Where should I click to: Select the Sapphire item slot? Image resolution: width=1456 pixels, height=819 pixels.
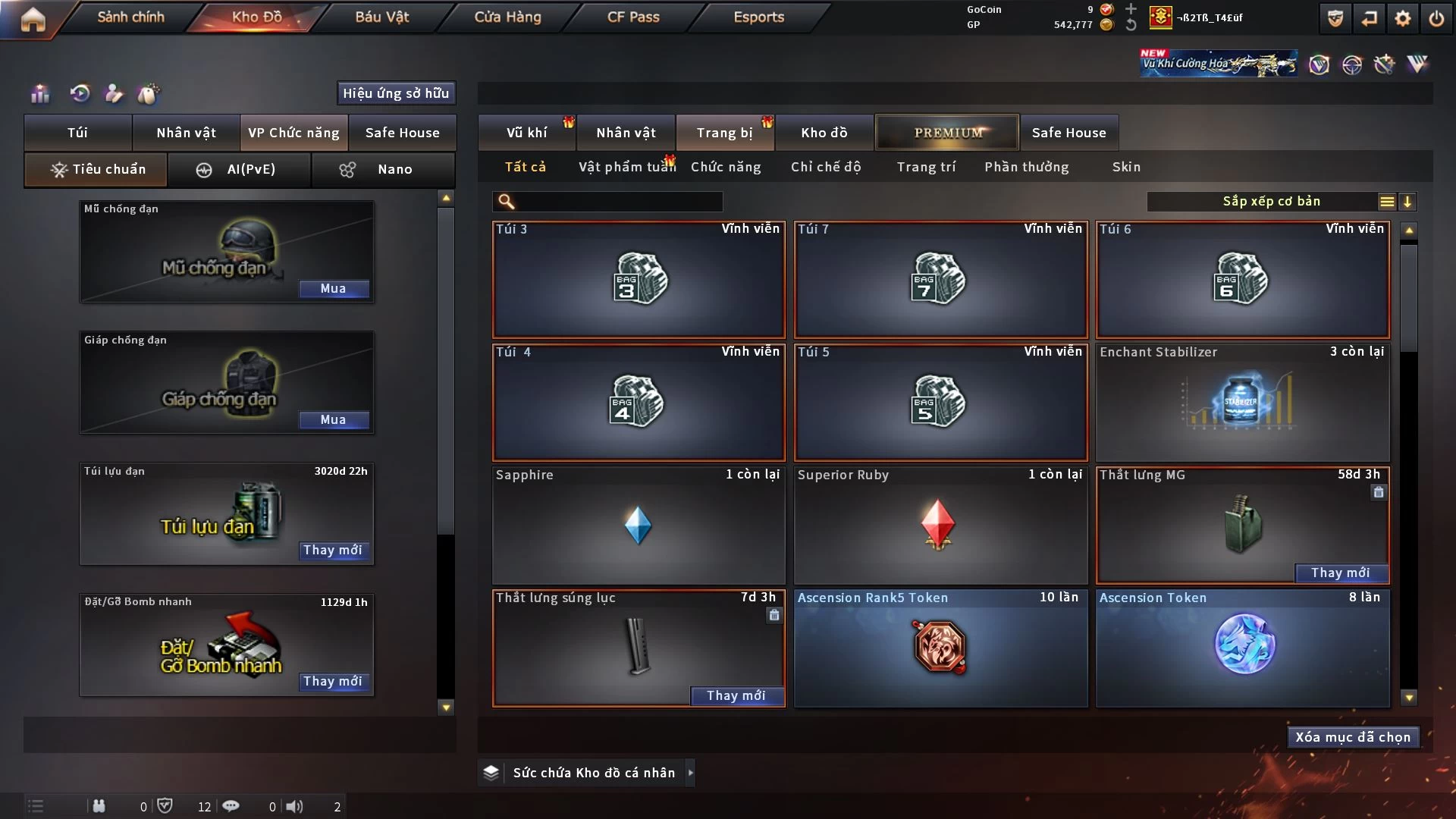coord(638,525)
